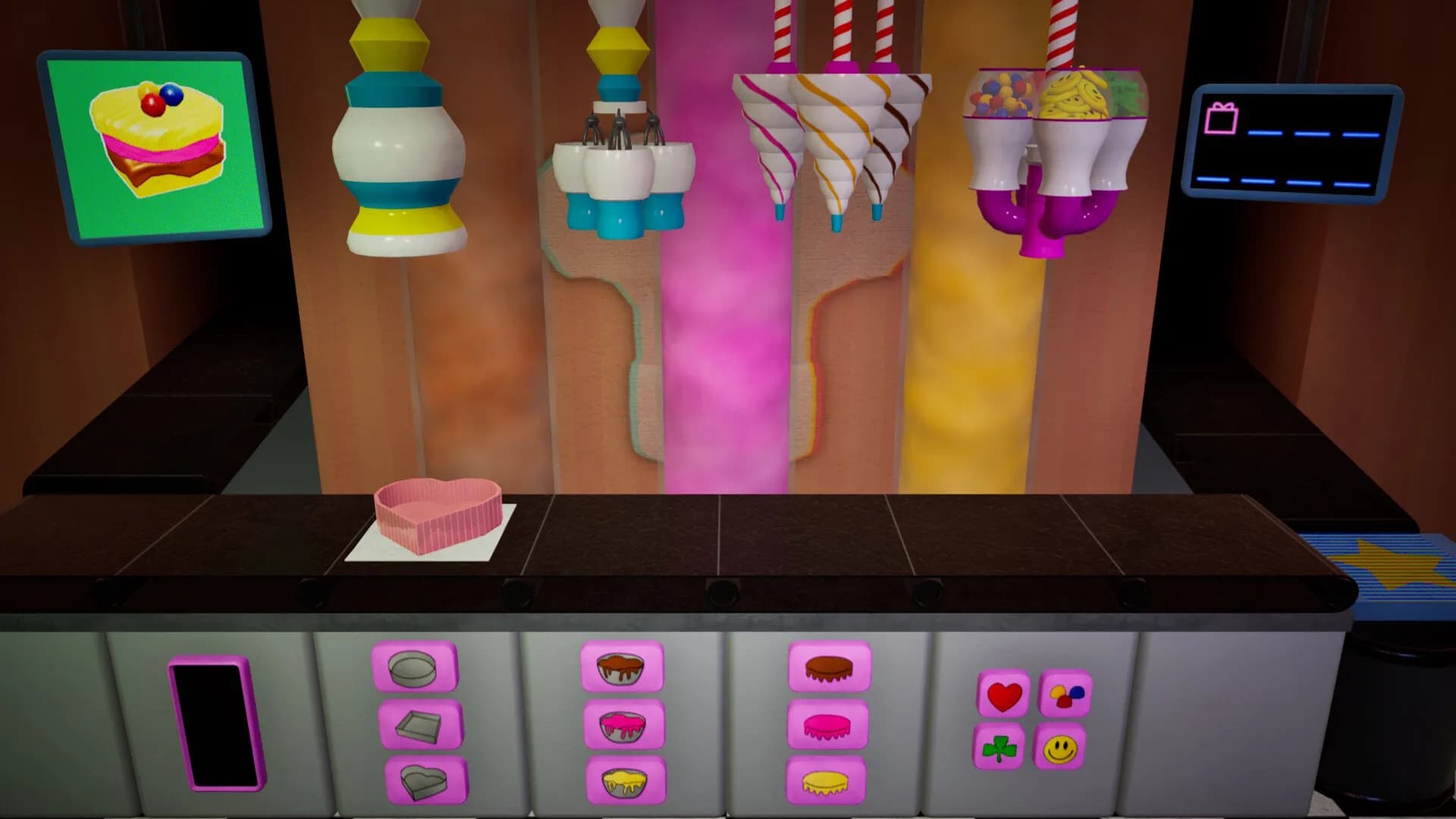Click the heart-shaped cake on the conveyor
The height and width of the screenshot is (819, 1456).
436,516
